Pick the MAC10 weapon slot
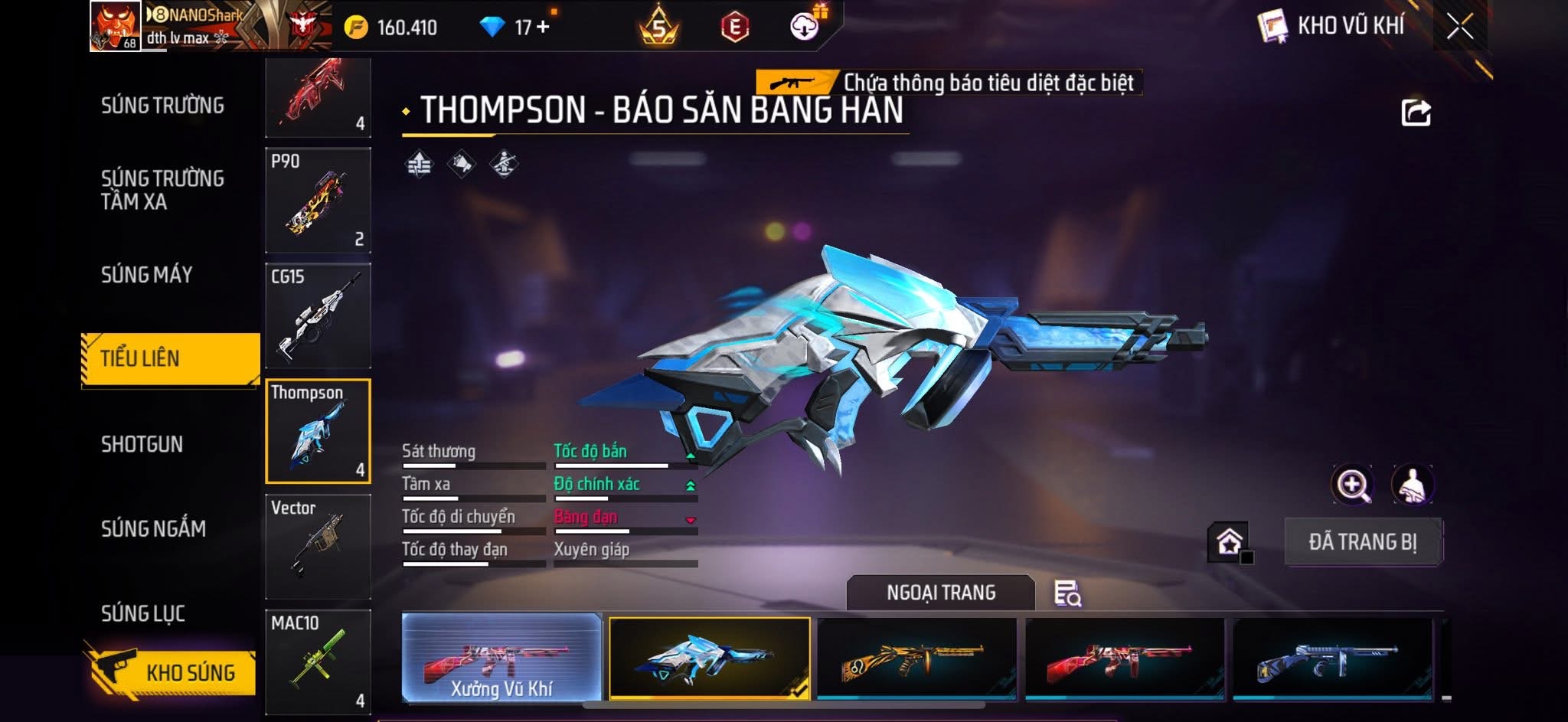The height and width of the screenshot is (722, 1568). coord(318,662)
